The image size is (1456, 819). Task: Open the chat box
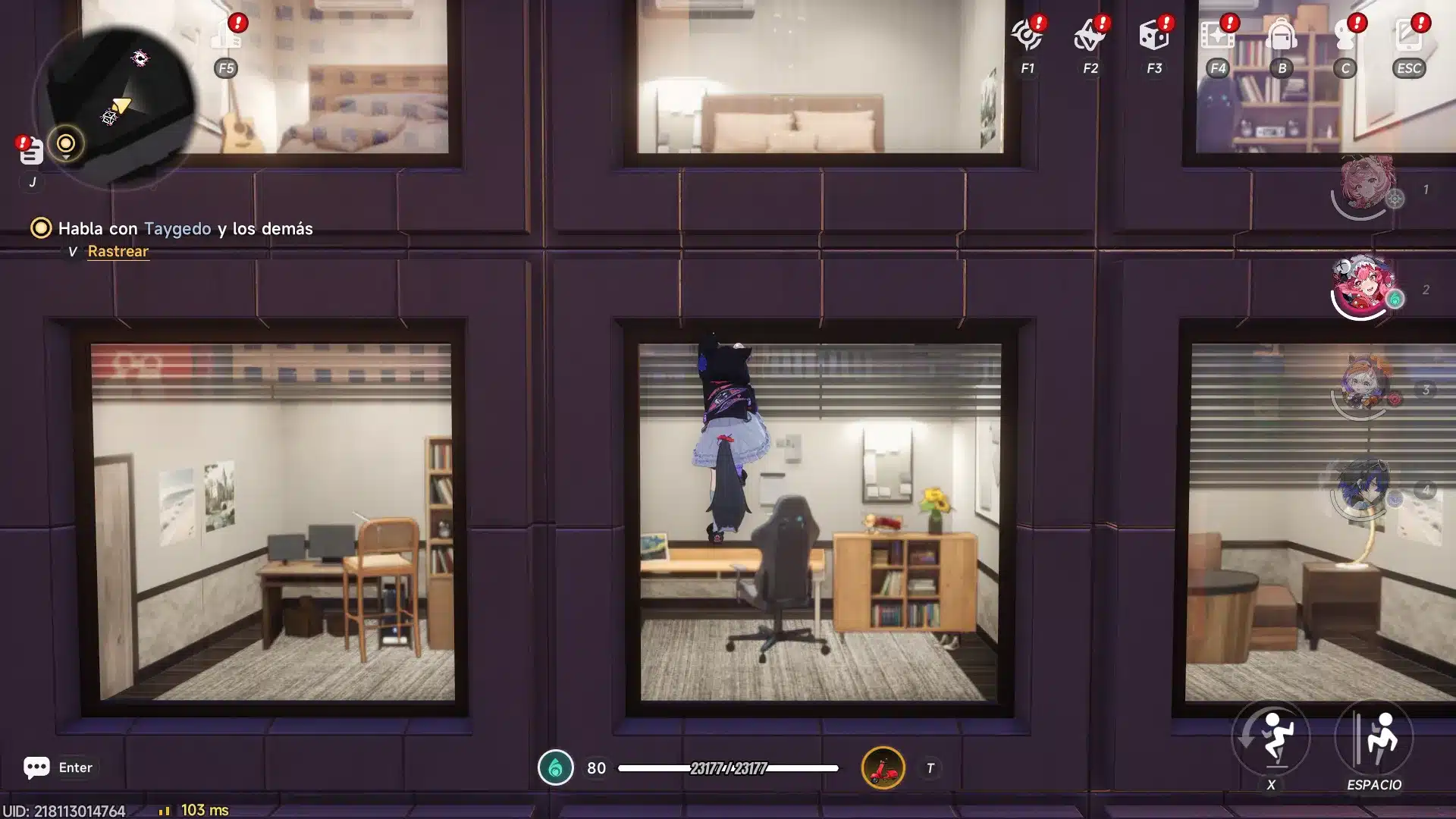[36, 767]
